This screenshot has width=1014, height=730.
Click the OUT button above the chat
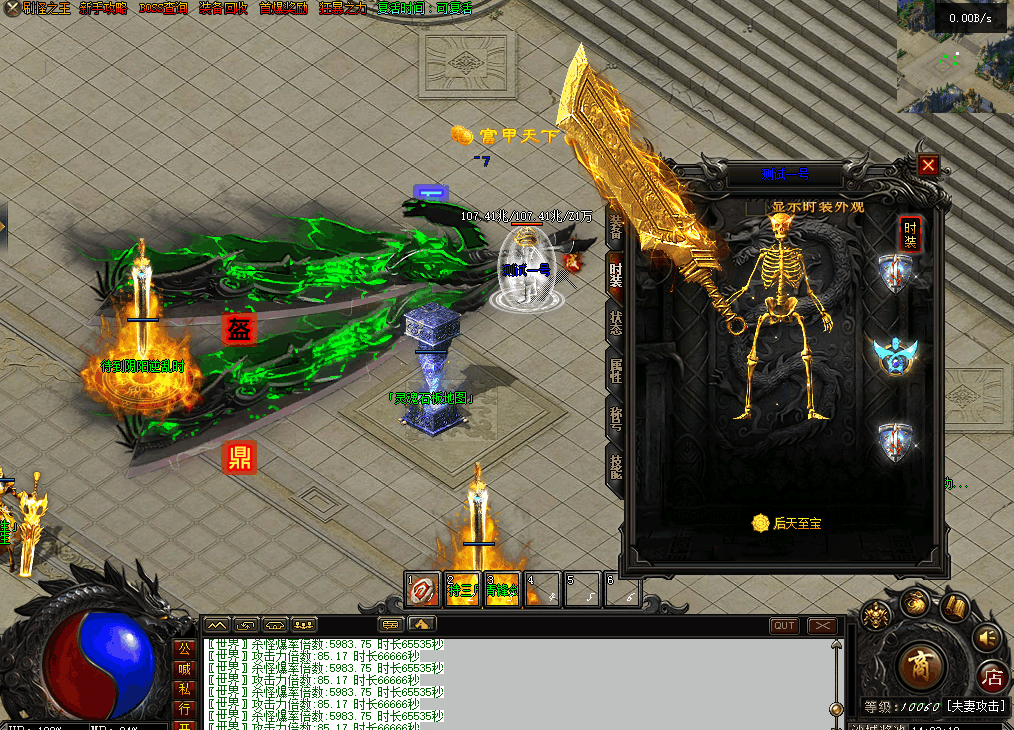784,626
